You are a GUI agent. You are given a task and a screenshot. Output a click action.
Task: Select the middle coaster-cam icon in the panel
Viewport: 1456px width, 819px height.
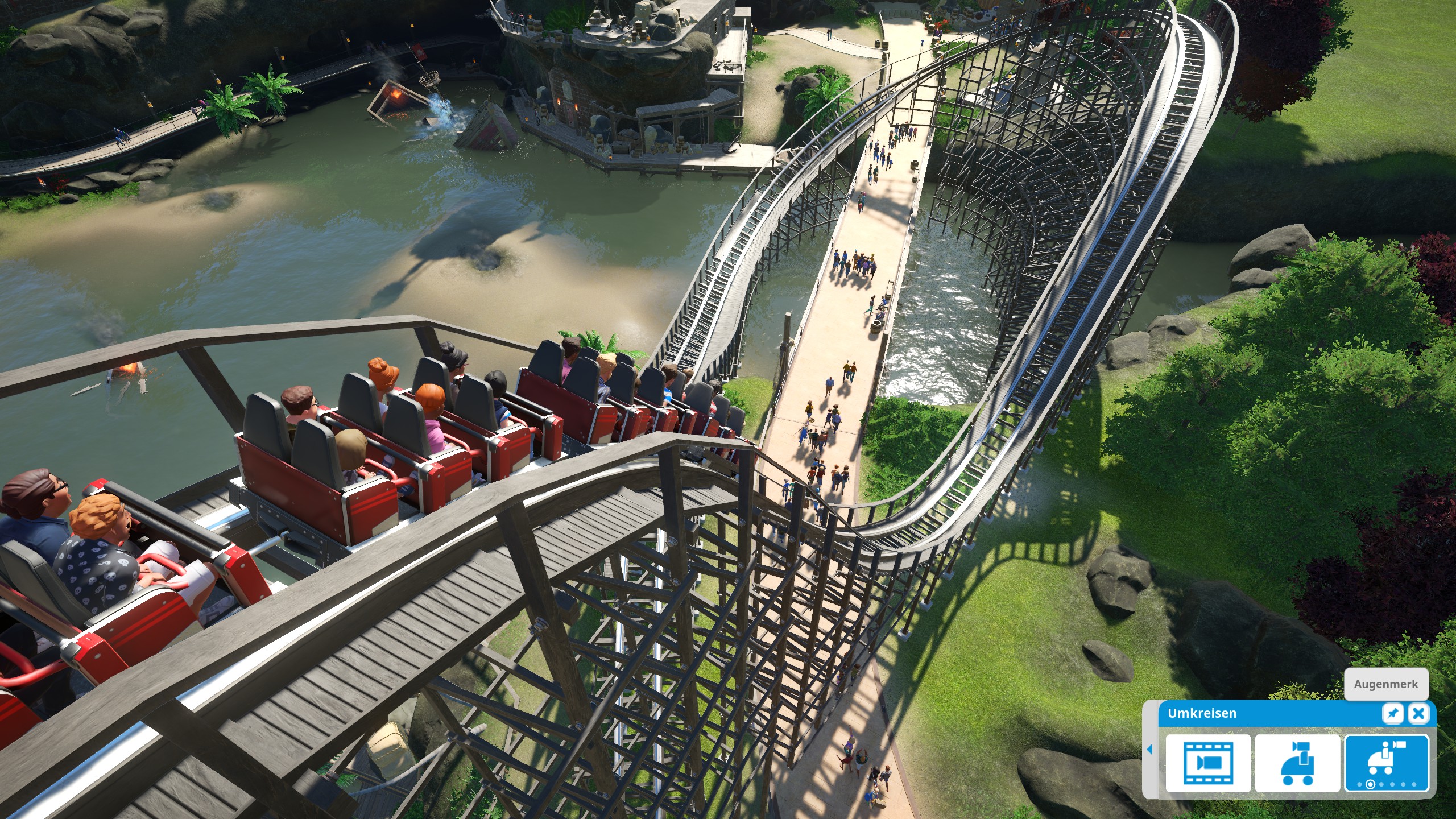(x=1297, y=764)
